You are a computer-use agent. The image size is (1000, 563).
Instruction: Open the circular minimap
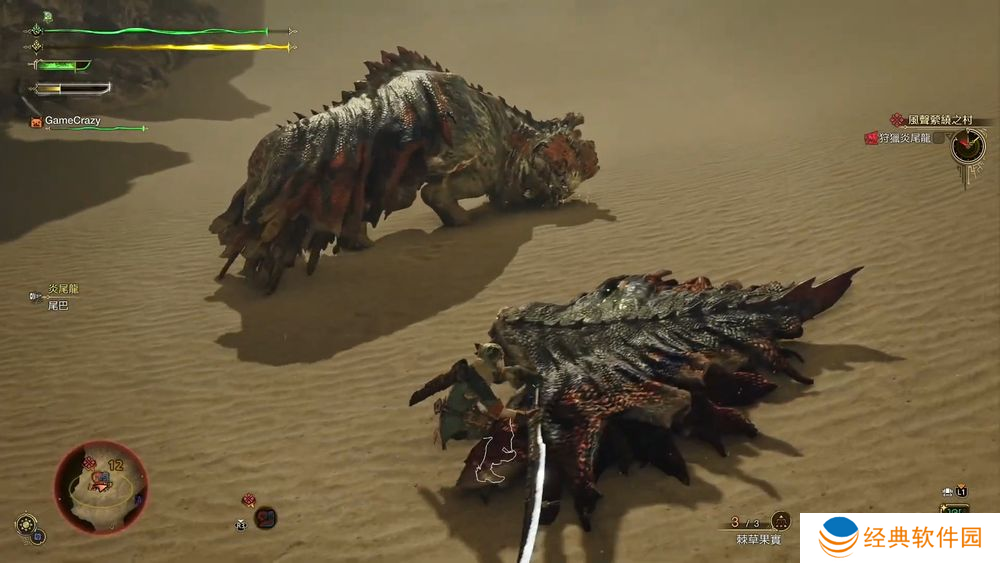click(100, 488)
